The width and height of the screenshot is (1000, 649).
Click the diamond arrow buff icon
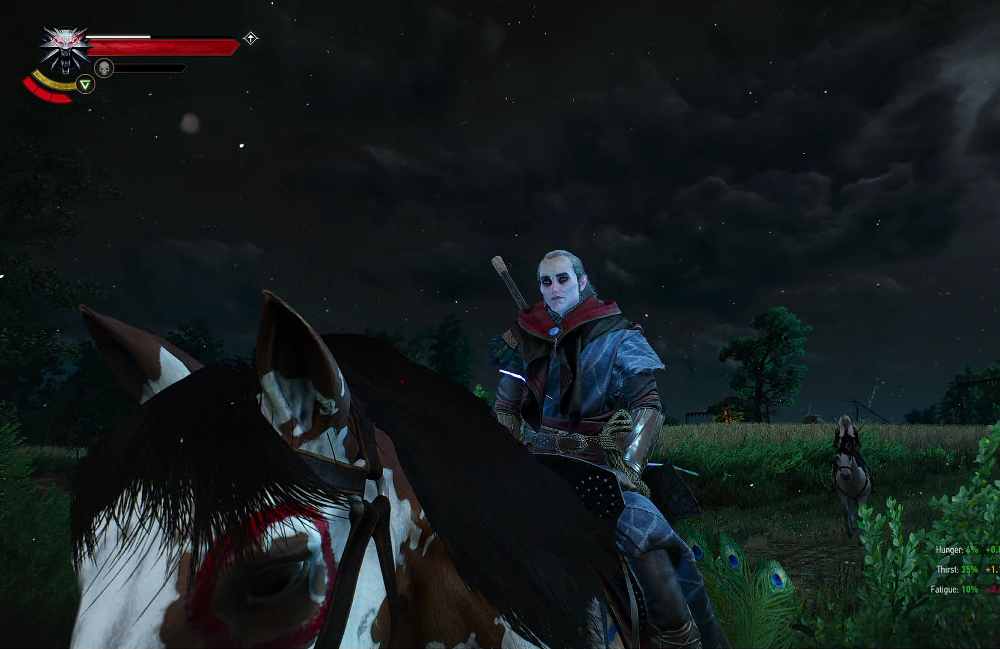coord(250,39)
